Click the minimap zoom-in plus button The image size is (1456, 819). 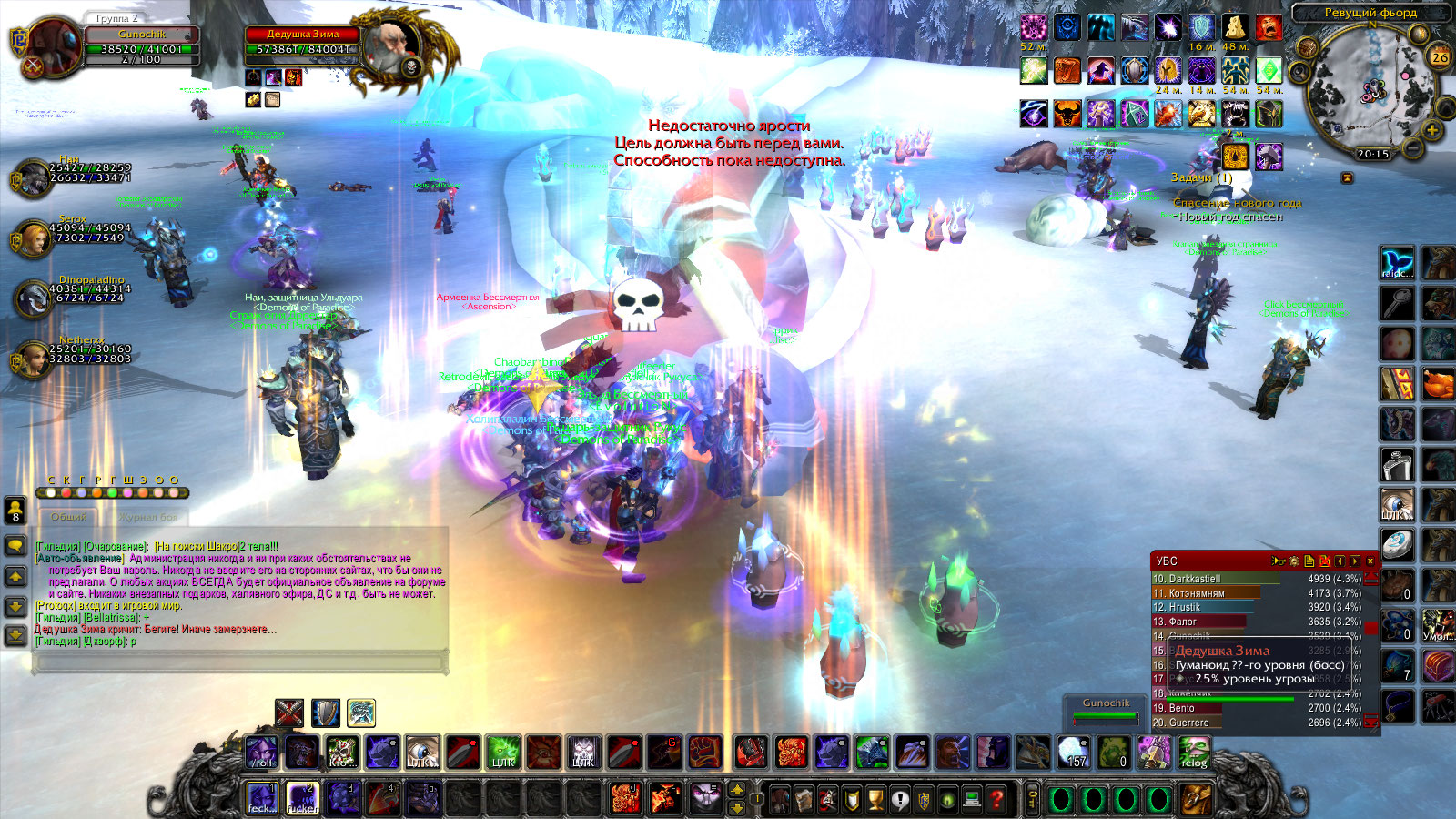coord(1432,130)
